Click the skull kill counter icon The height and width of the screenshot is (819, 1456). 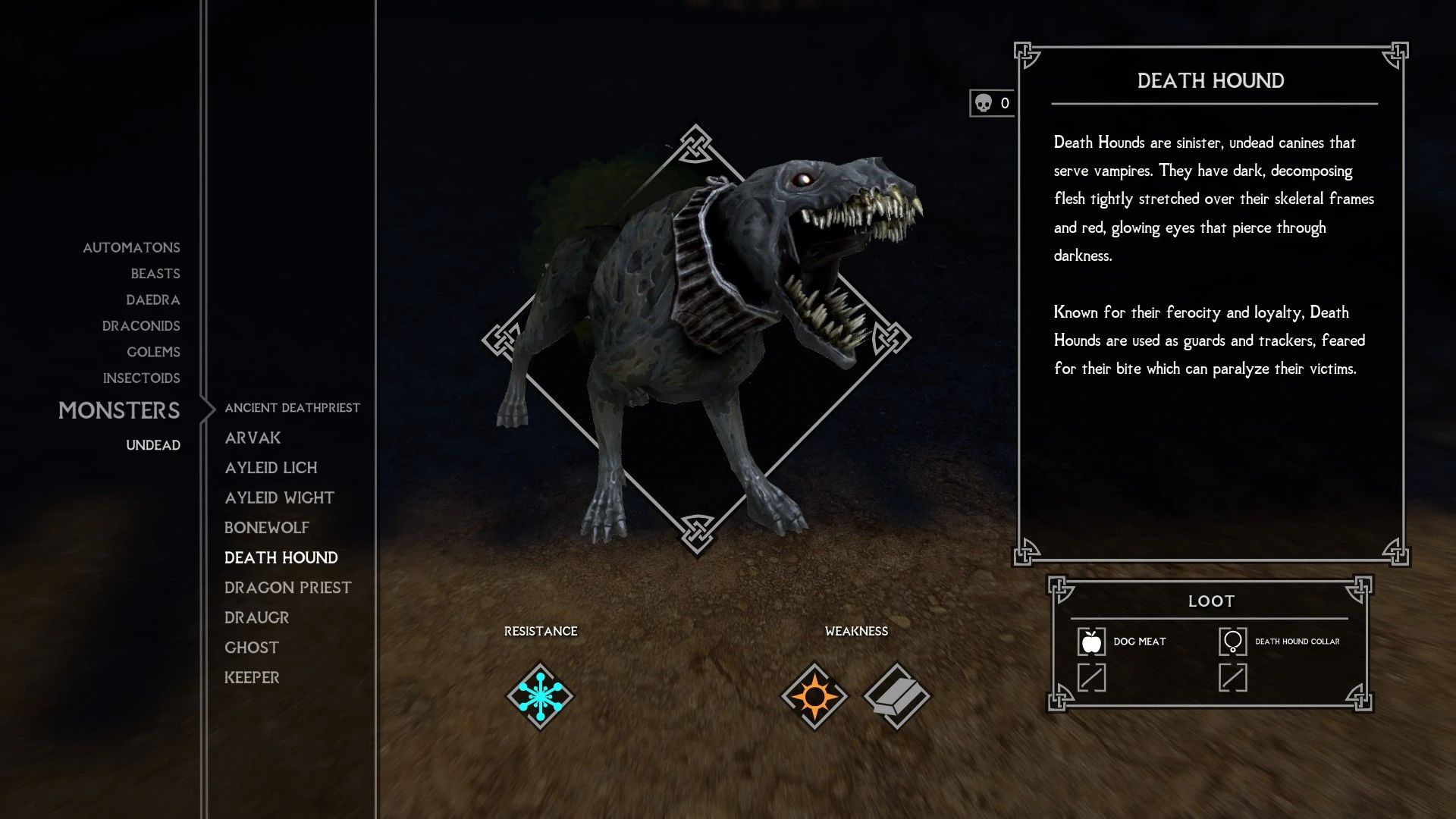pos(984,102)
